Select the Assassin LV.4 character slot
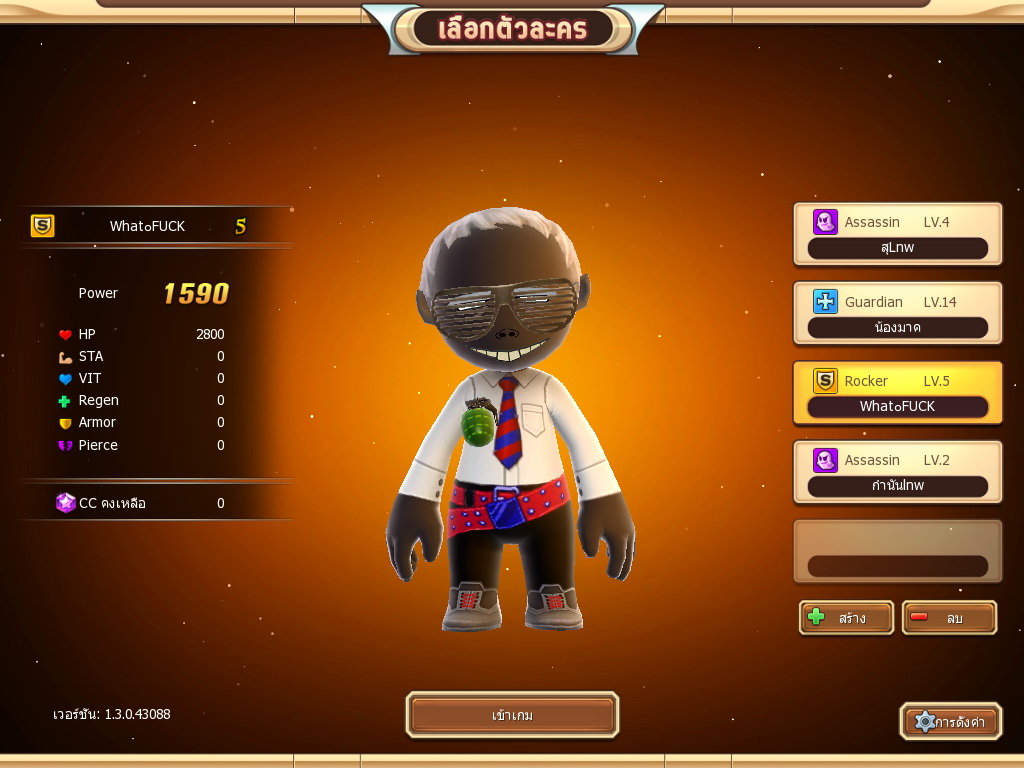The image size is (1024, 768). (897, 234)
